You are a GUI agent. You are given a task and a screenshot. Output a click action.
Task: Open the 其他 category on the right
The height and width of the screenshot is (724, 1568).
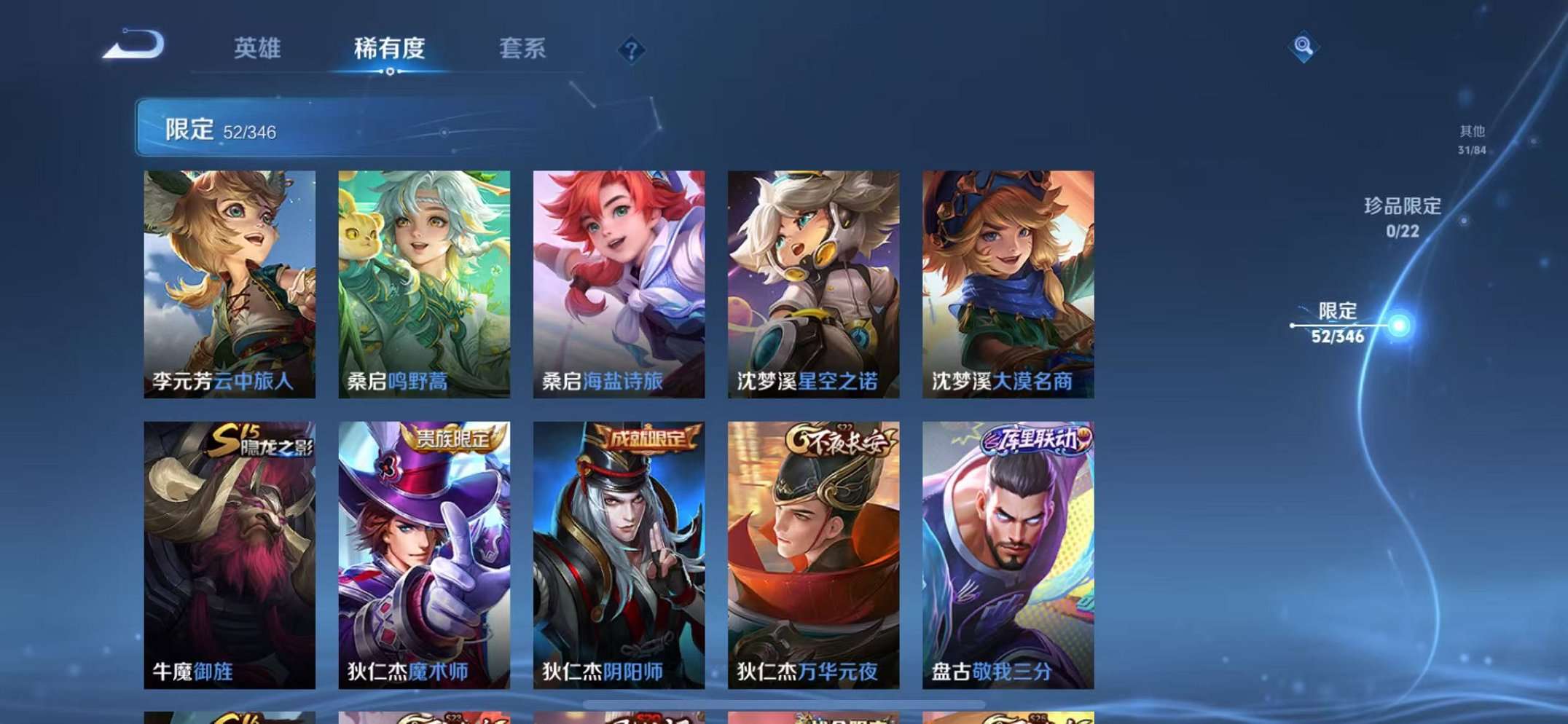(1470, 140)
